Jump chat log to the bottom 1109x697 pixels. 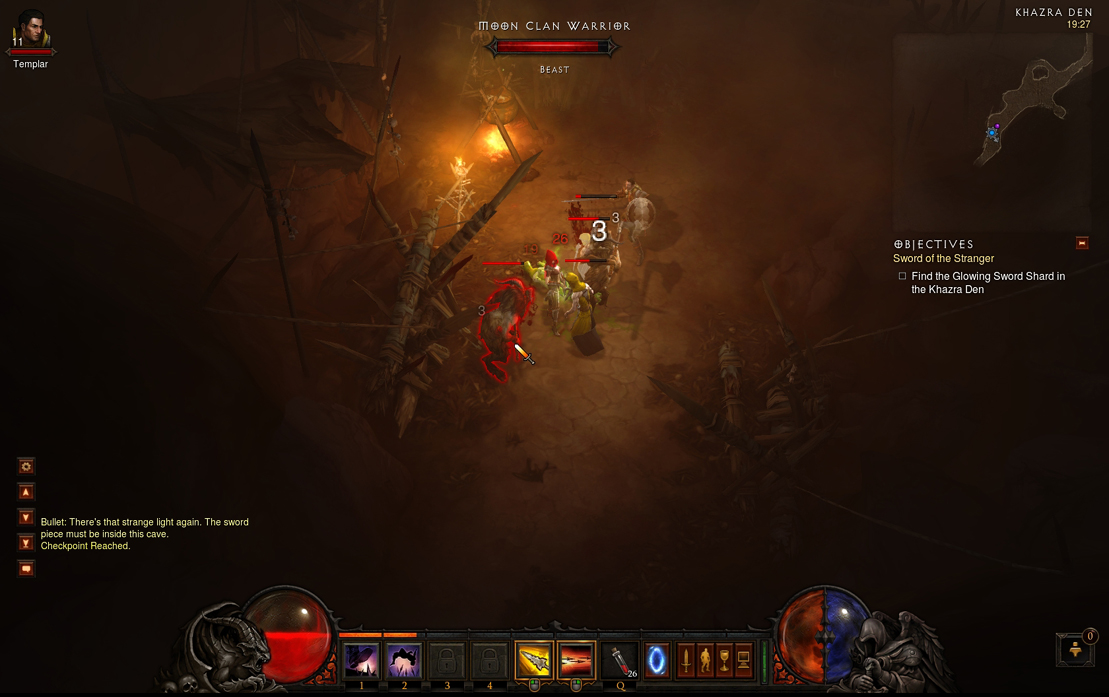pos(27,543)
